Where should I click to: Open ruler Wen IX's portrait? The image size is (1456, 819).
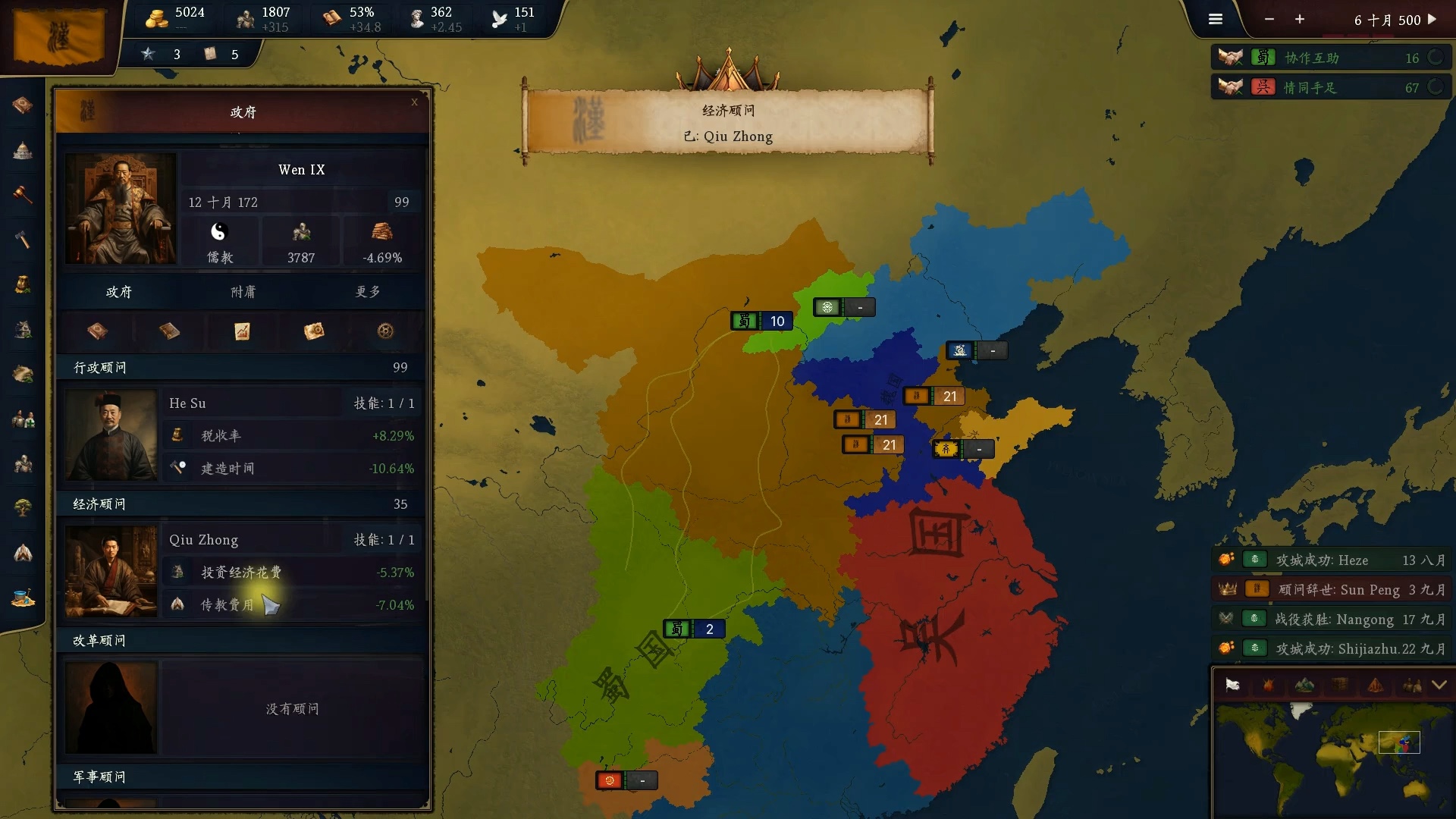pos(121,209)
